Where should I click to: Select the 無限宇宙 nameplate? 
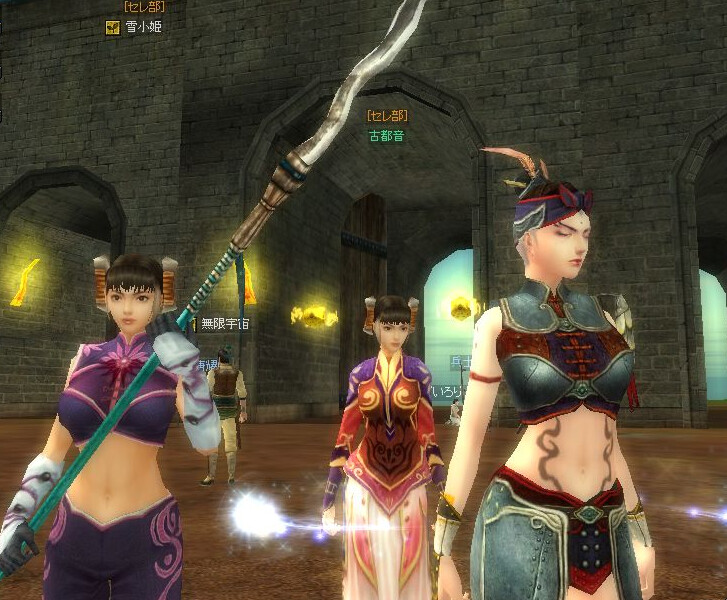point(224,323)
